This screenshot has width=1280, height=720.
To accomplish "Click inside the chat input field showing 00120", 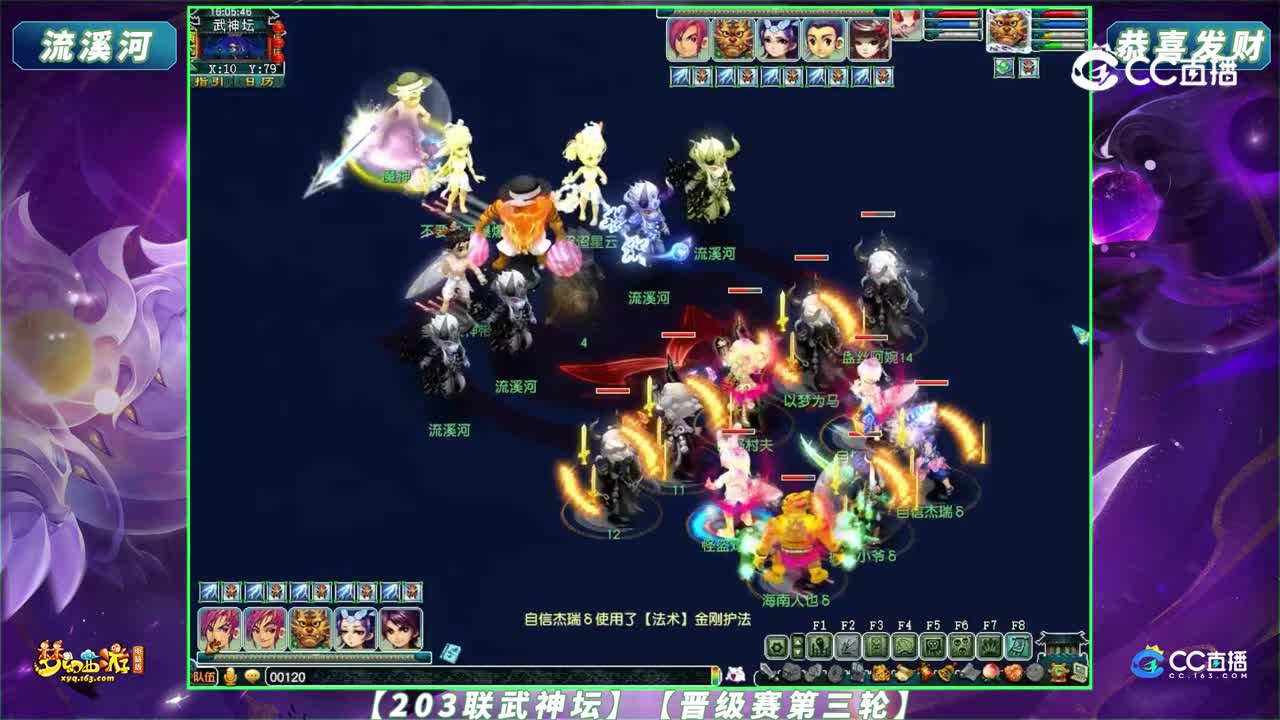I will [300, 674].
